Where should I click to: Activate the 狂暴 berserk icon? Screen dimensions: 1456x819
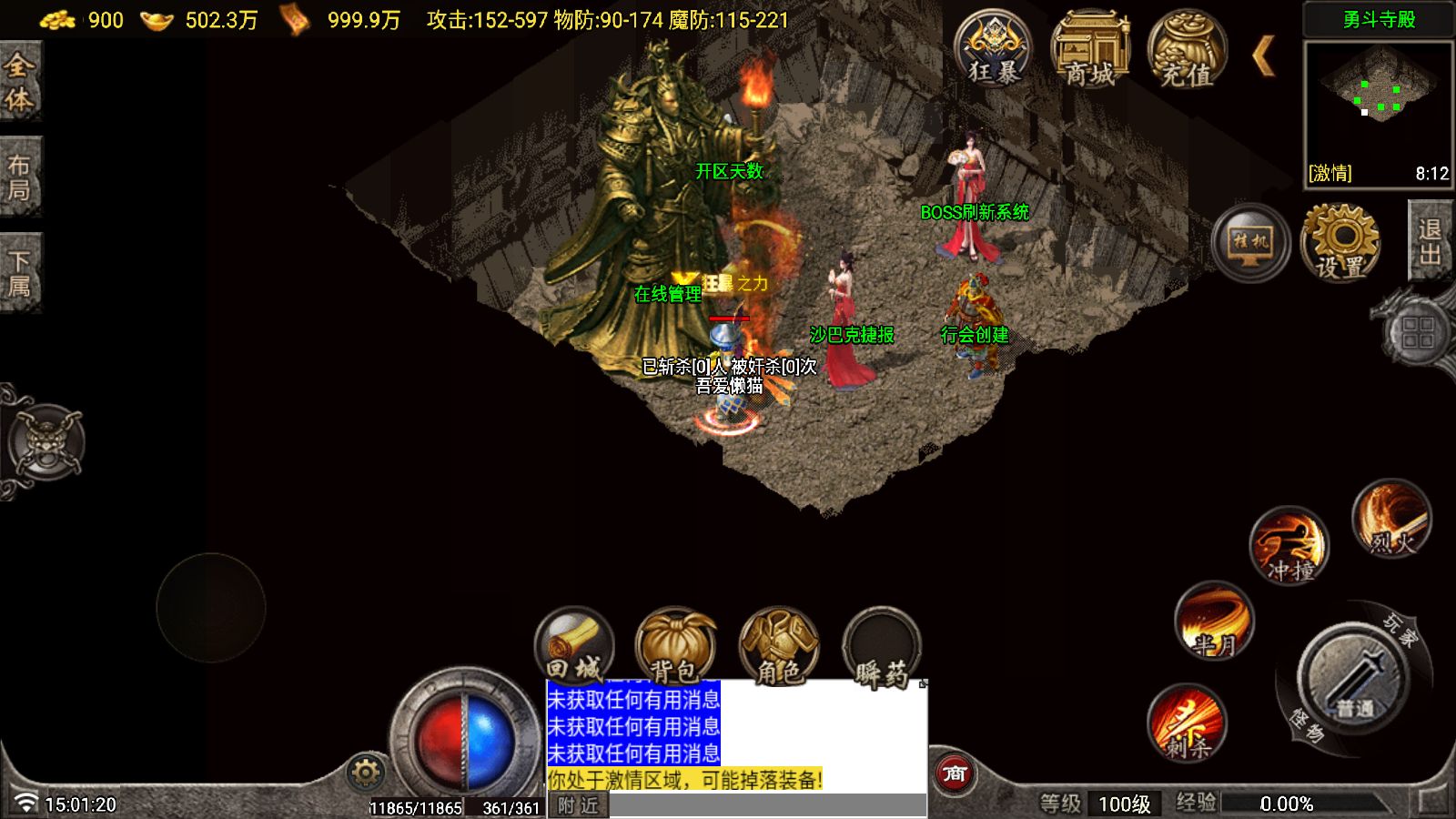[993, 51]
